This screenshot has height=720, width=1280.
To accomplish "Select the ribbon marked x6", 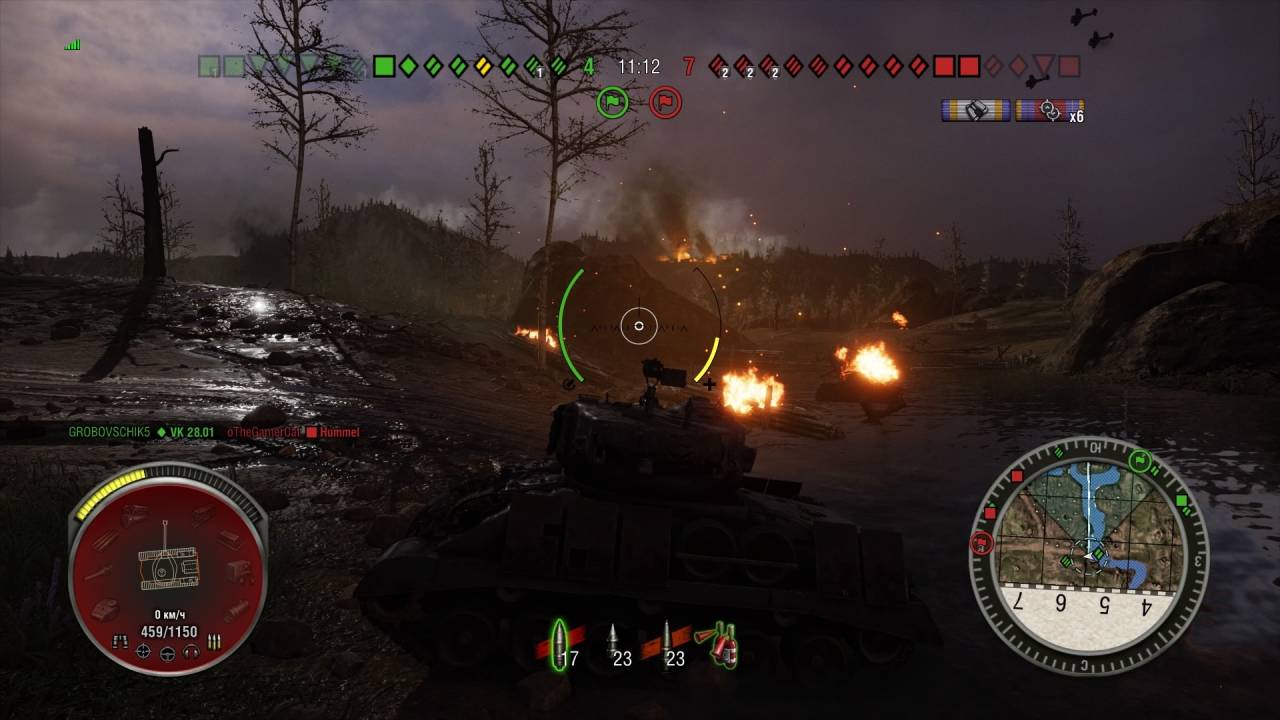I will point(1049,111).
